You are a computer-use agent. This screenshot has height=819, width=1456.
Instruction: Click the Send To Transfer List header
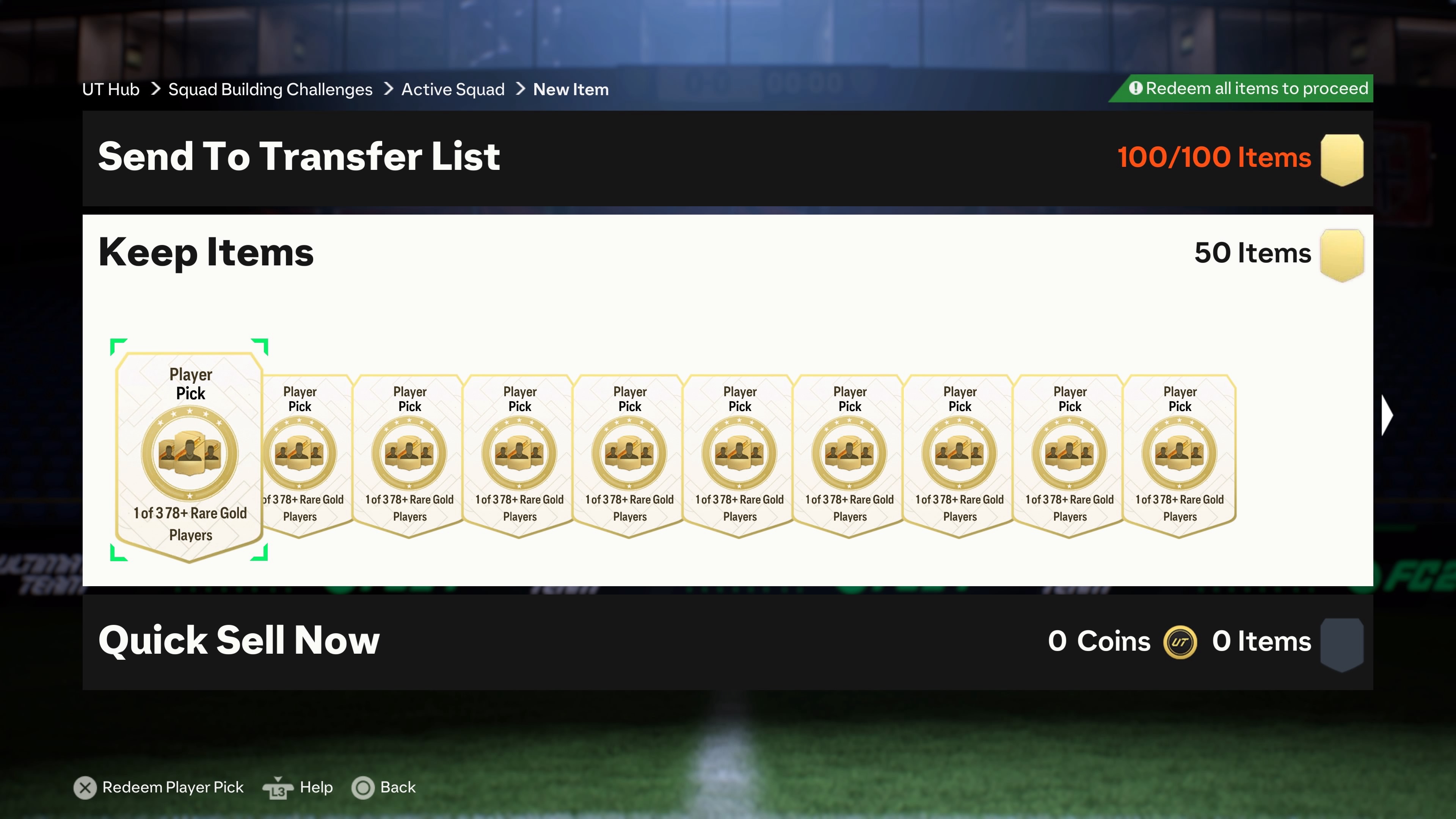coord(299,157)
